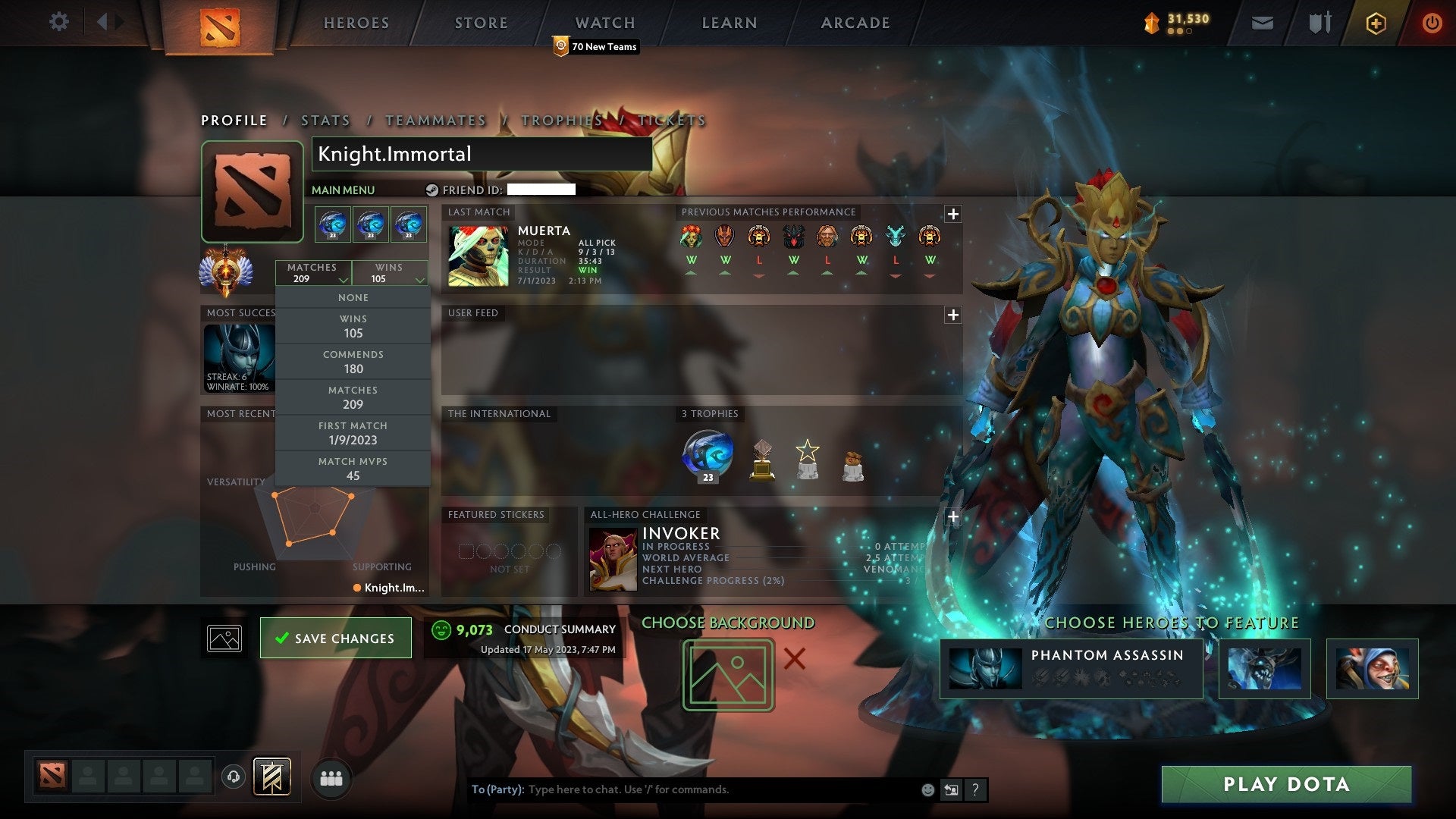Select Commends from the stat dropdown

353,361
